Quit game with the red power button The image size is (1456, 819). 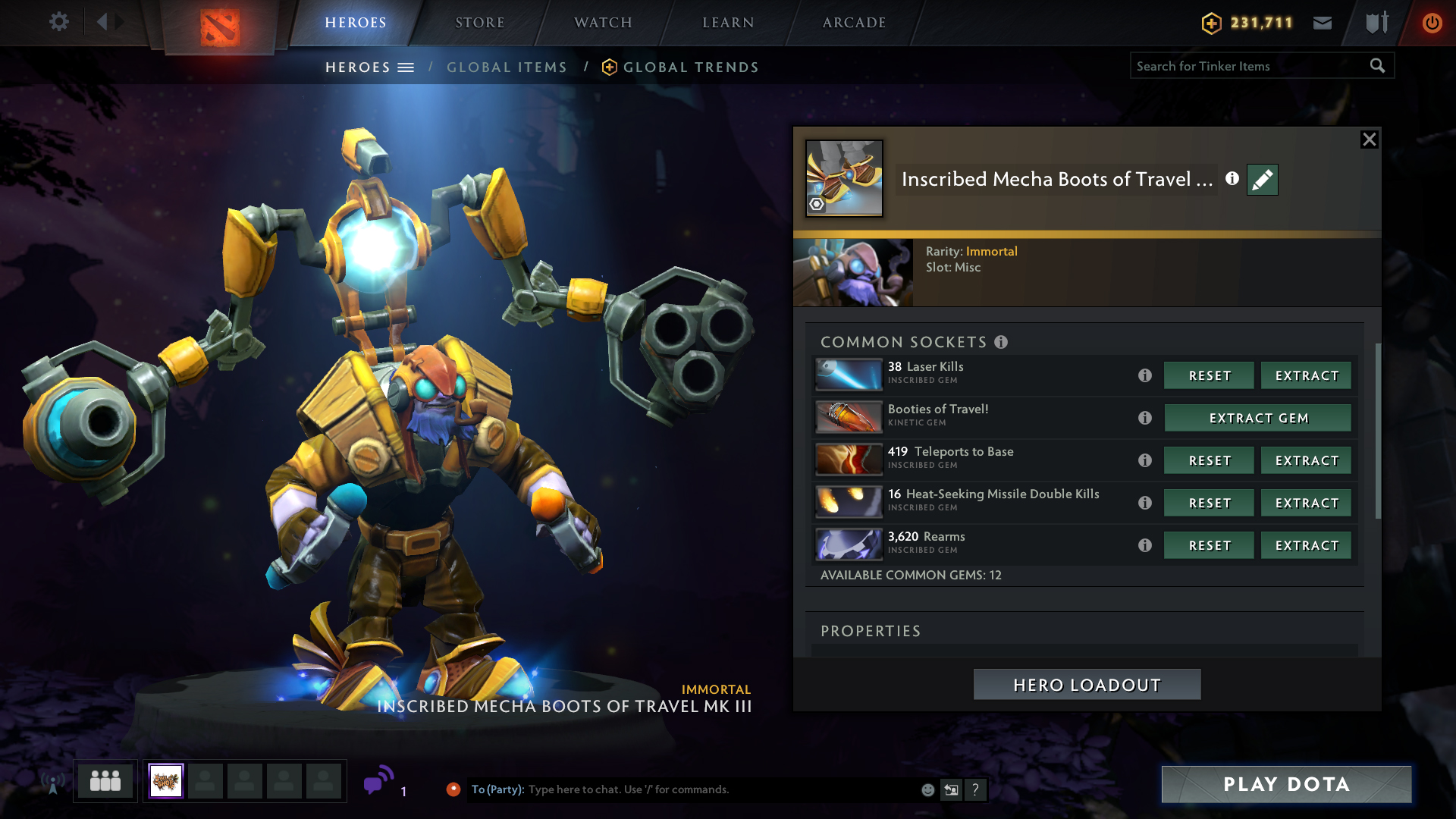(1432, 23)
